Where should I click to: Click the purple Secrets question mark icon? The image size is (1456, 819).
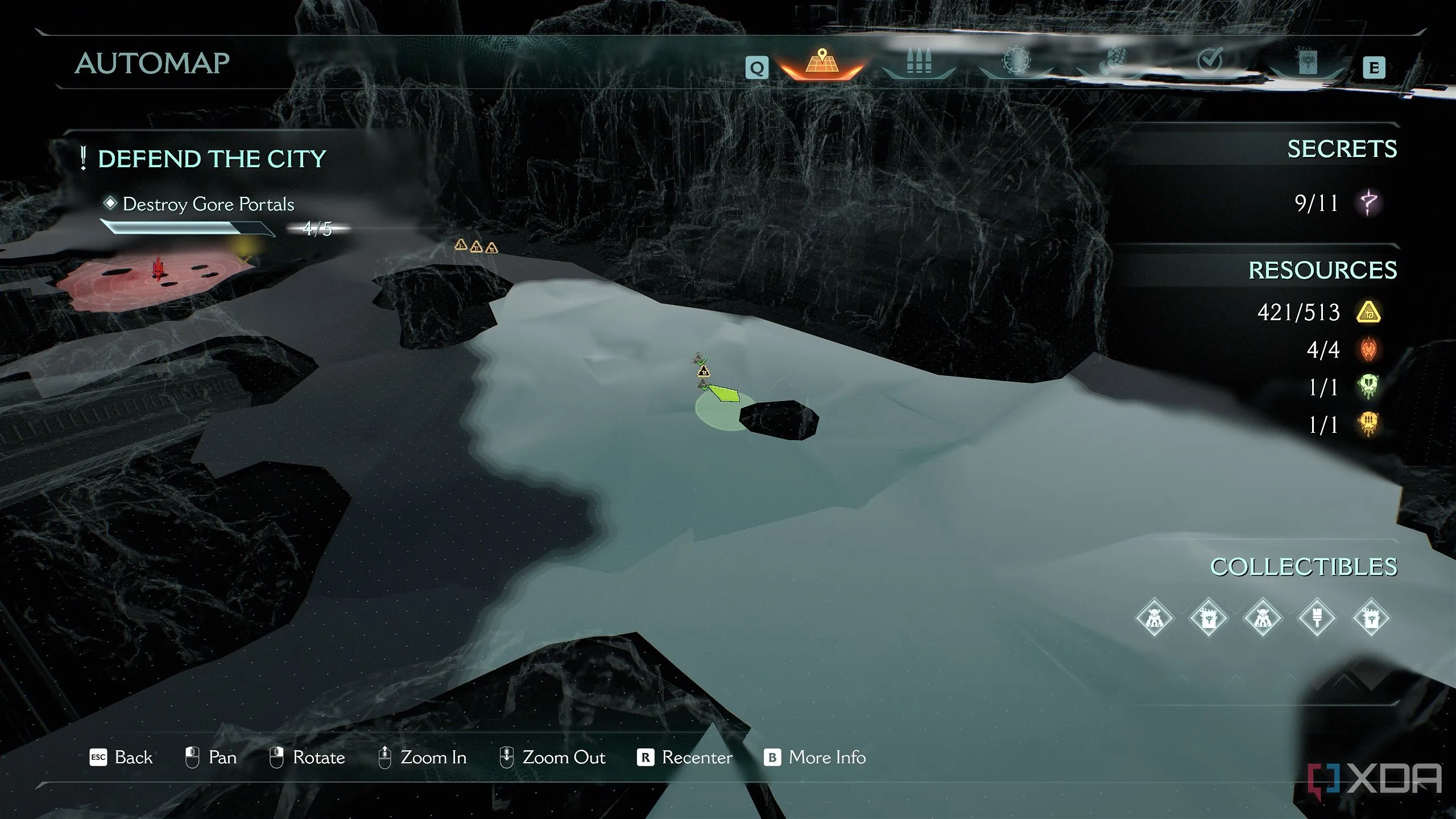(x=1369, y=202)
